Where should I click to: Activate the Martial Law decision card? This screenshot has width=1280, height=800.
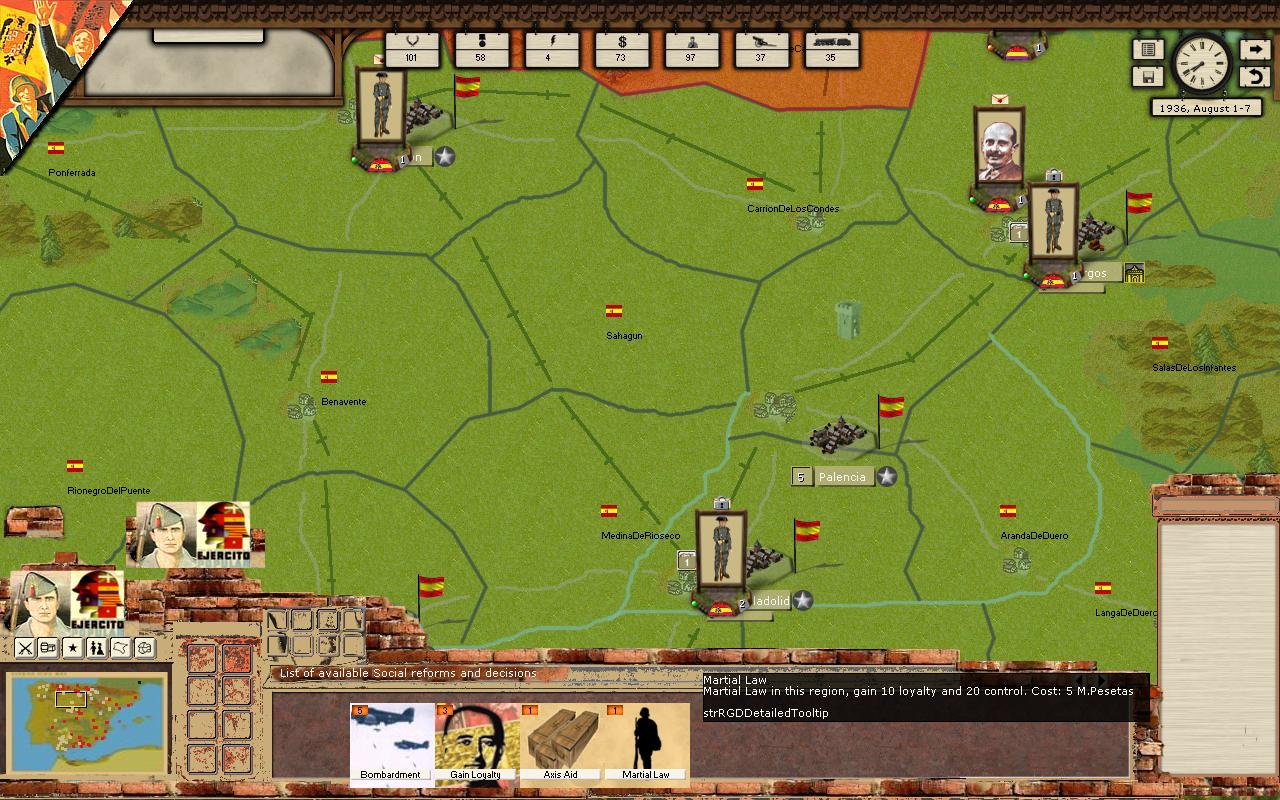(646, 742)
